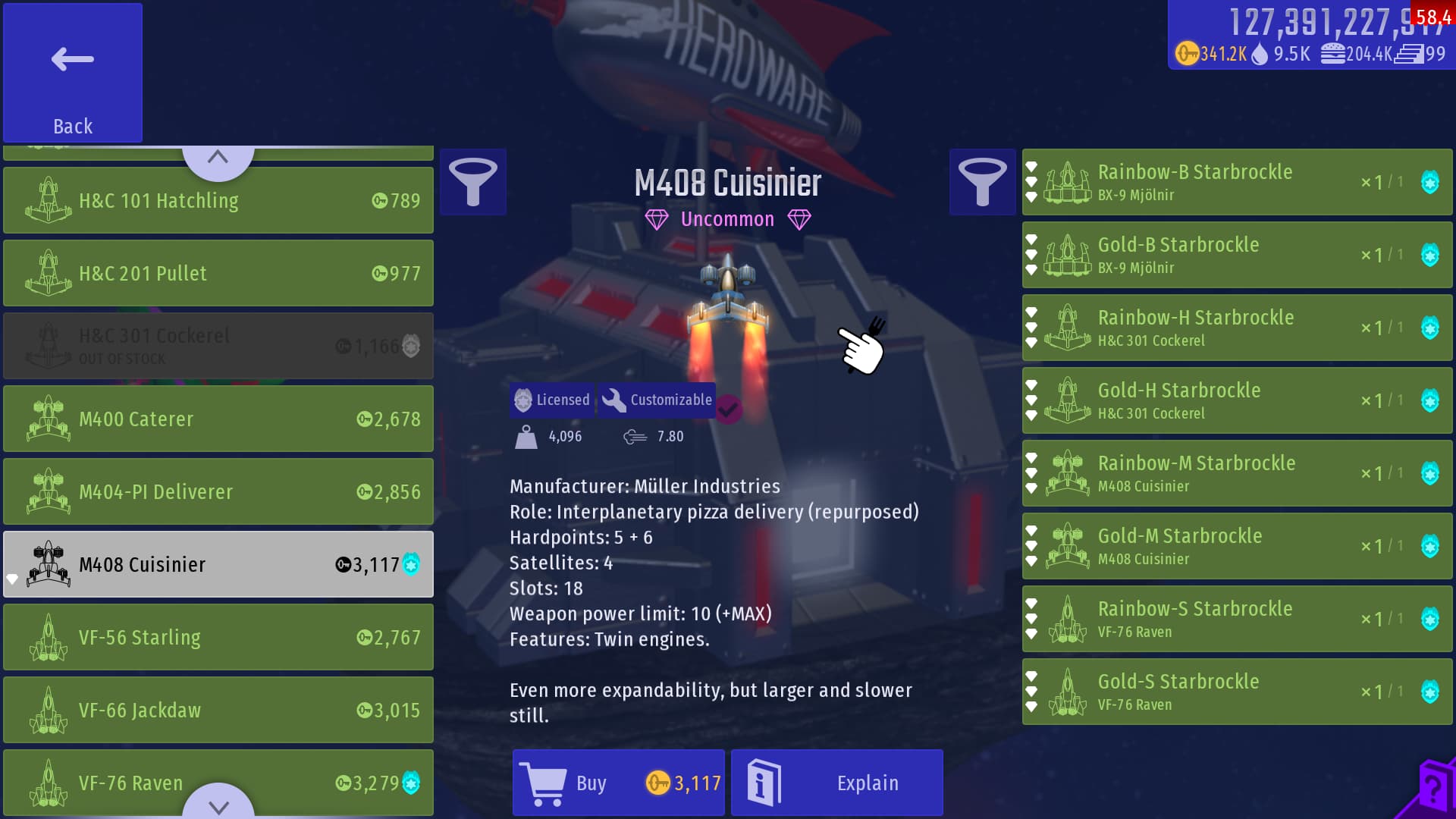Pick the Rainbow-M Starbrockle skin
This screenshot has width=1456, height=819.
click(1236, 473)
